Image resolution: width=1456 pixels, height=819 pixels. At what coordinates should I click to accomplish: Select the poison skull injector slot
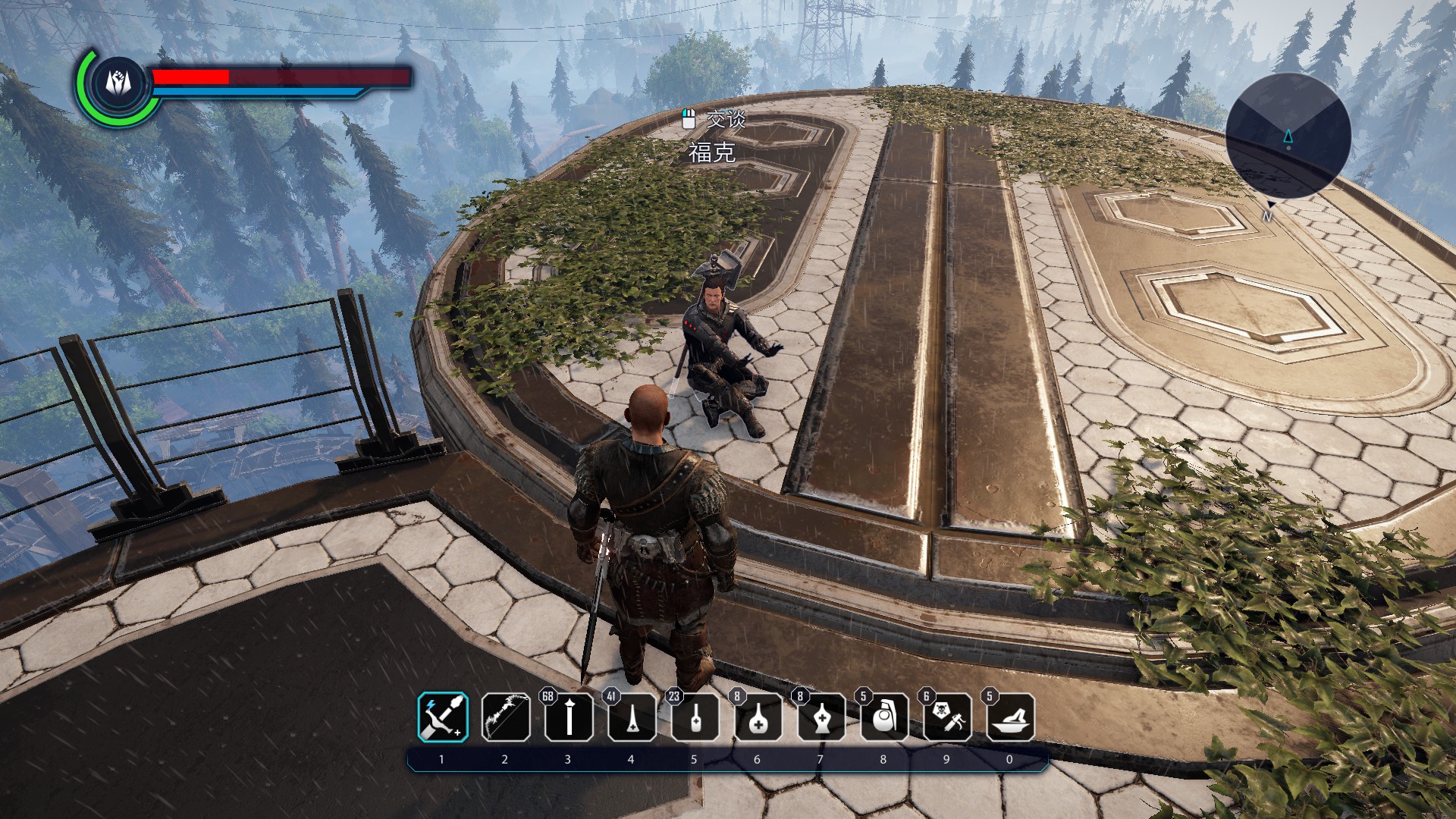(x=947, y=717)
